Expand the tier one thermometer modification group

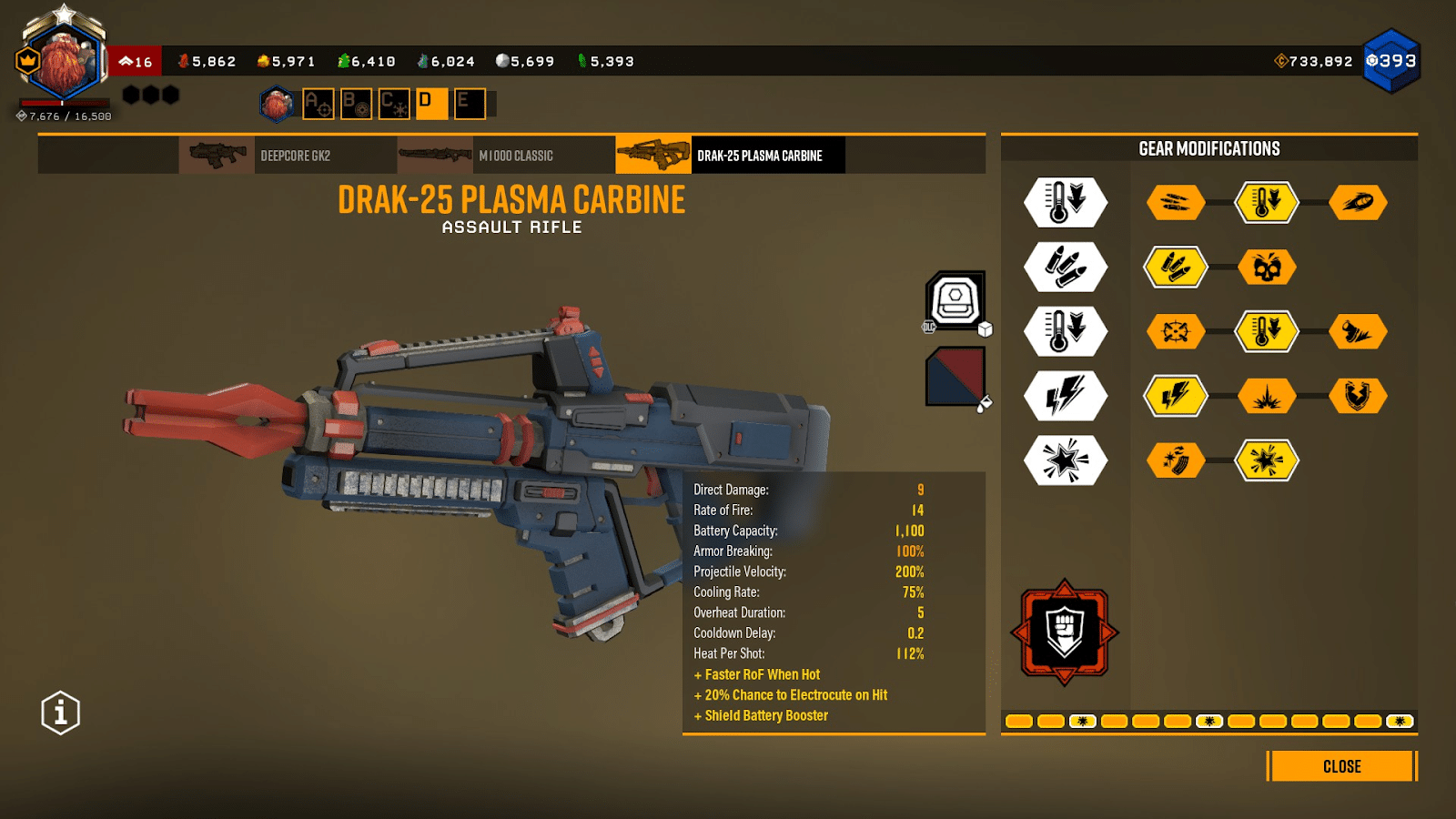(x=1065, y=202)
